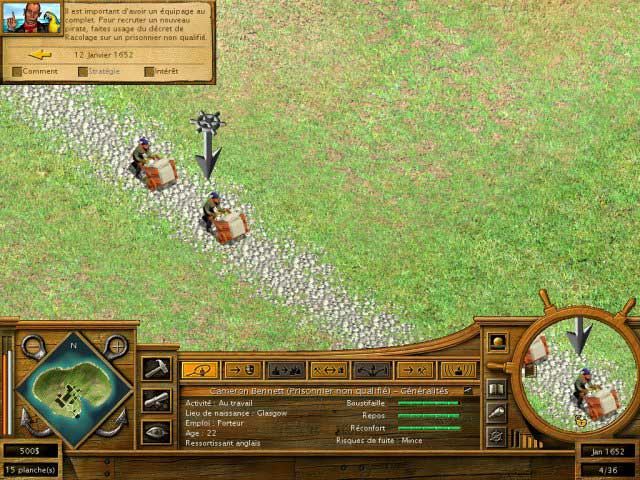This screenshot has width=640, height=480.
Task: Switch to the arrow-and-mask info tab
Action: click(x=243, y=370)
